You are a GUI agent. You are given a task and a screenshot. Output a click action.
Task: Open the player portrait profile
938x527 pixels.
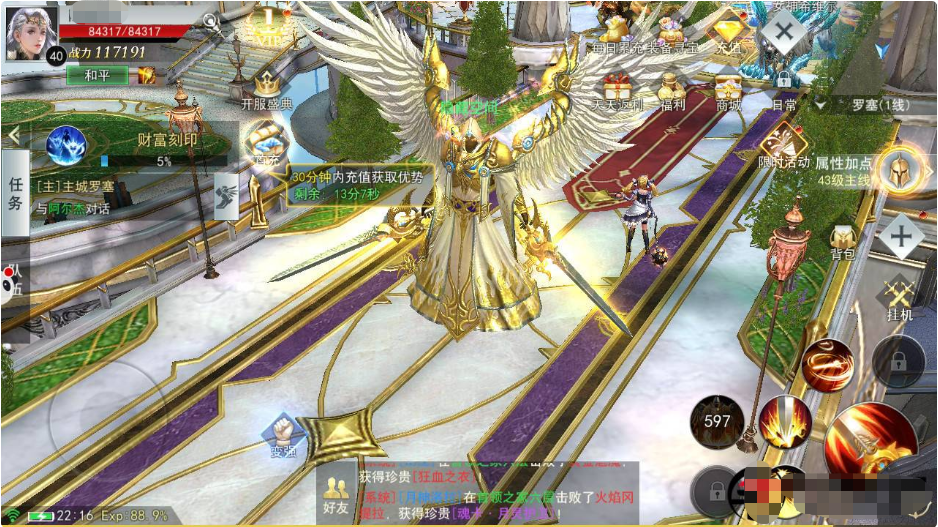pyautogui.click(x=31, y=32)
